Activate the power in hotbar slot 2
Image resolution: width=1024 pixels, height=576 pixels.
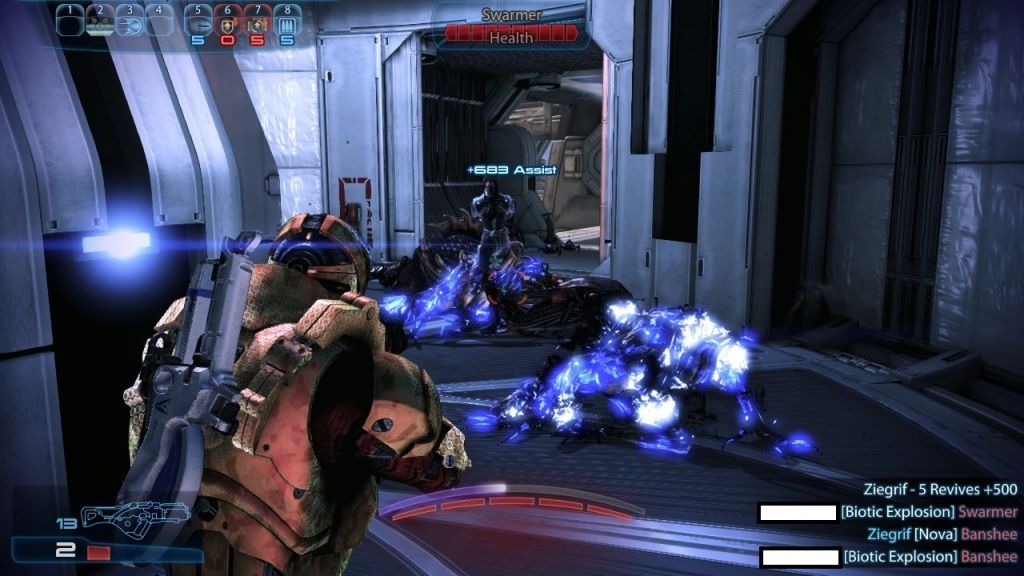click(99, 21)
